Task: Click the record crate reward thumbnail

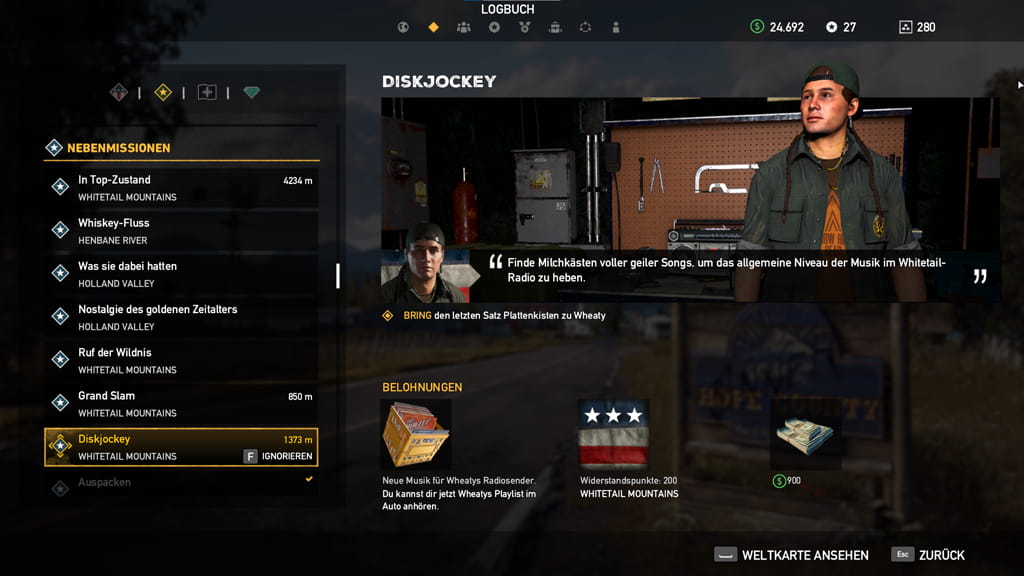Action: (416, 435)
